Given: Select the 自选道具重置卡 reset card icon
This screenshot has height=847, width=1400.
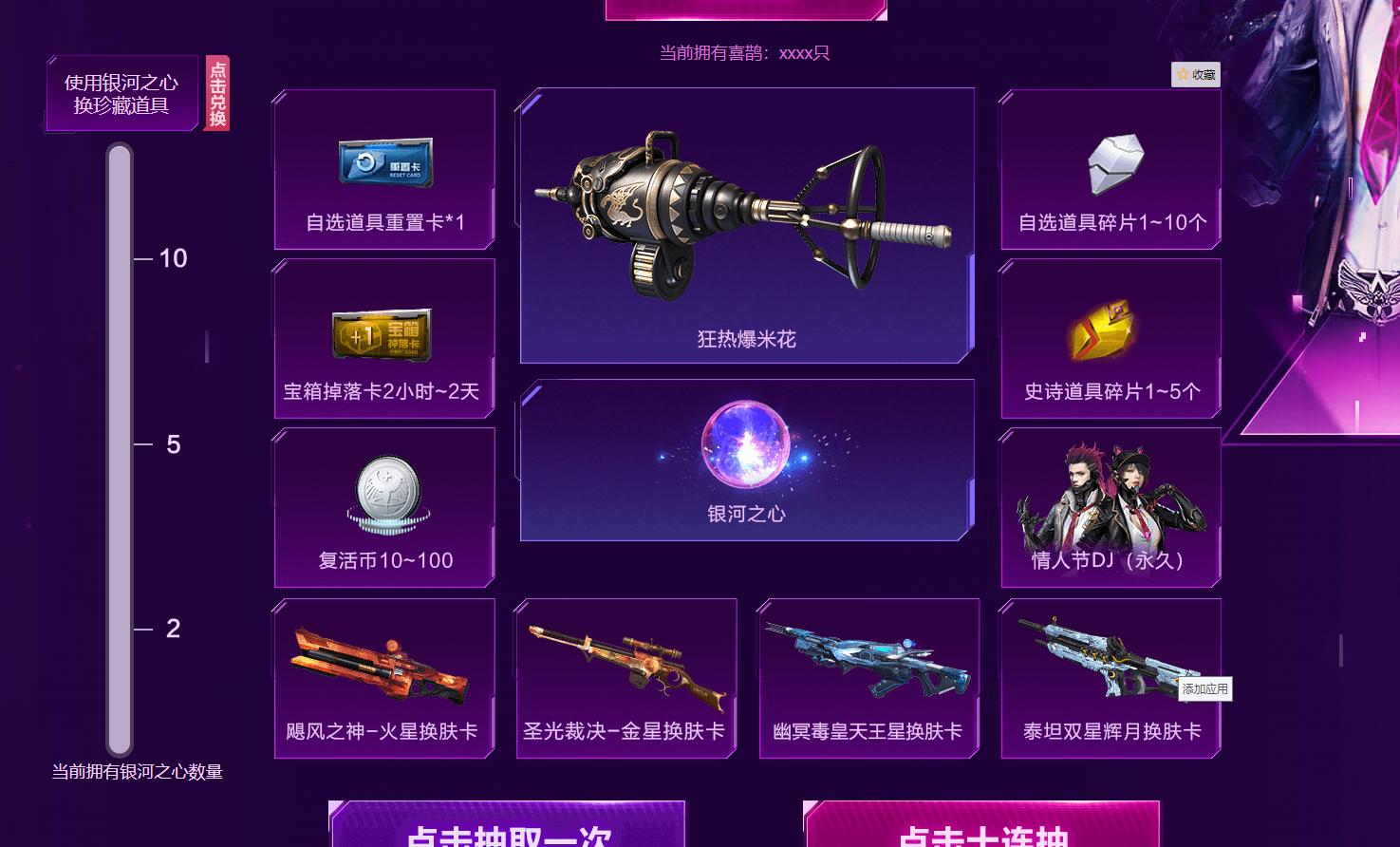Looking at the screenshot, I should 383,164.
